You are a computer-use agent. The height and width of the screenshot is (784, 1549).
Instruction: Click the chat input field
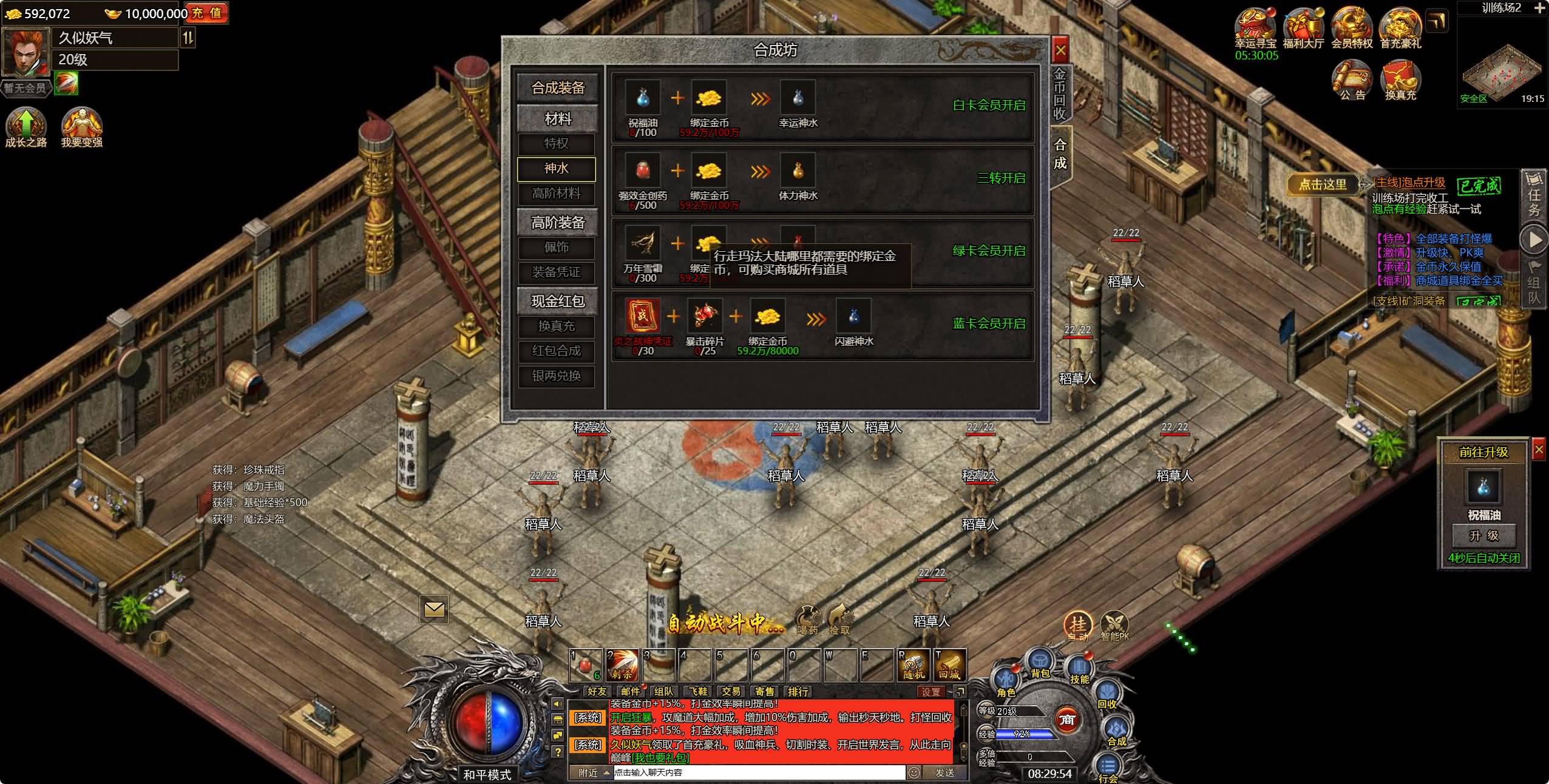(x=759, y=772)
